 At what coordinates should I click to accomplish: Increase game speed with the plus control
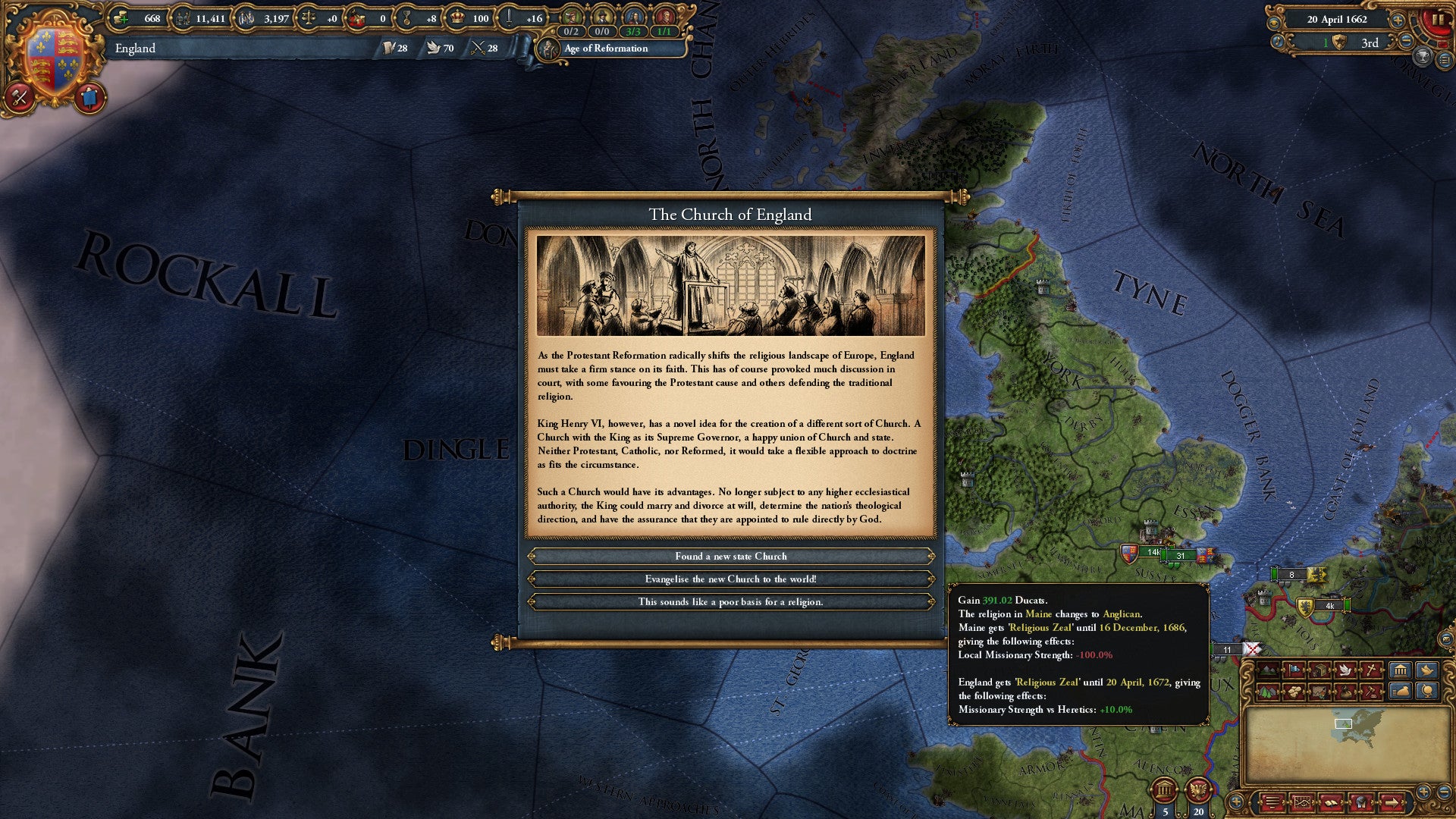pyautogui.click(x=1398, y=20)
